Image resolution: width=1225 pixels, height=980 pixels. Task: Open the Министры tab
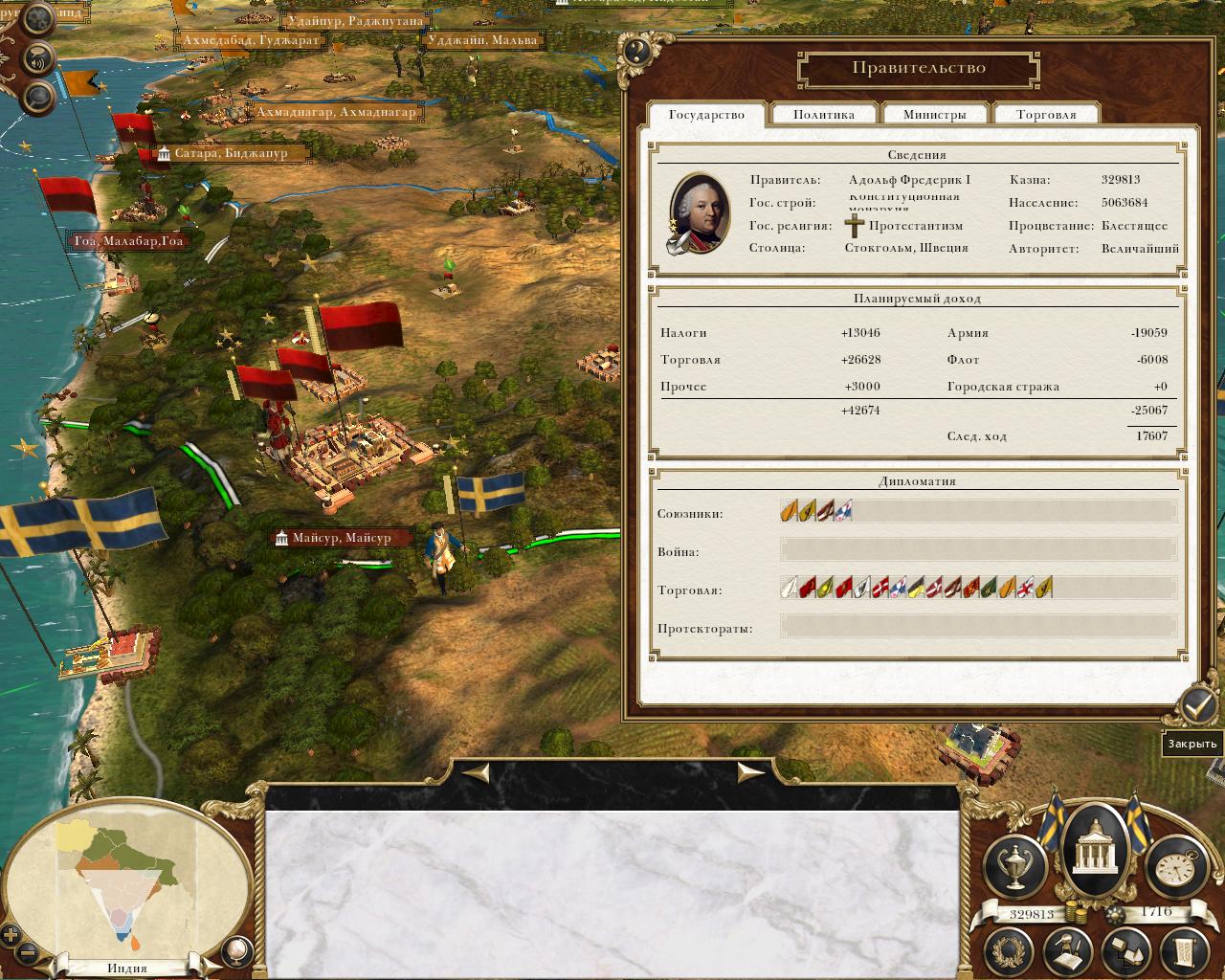[x=935, y=115]
